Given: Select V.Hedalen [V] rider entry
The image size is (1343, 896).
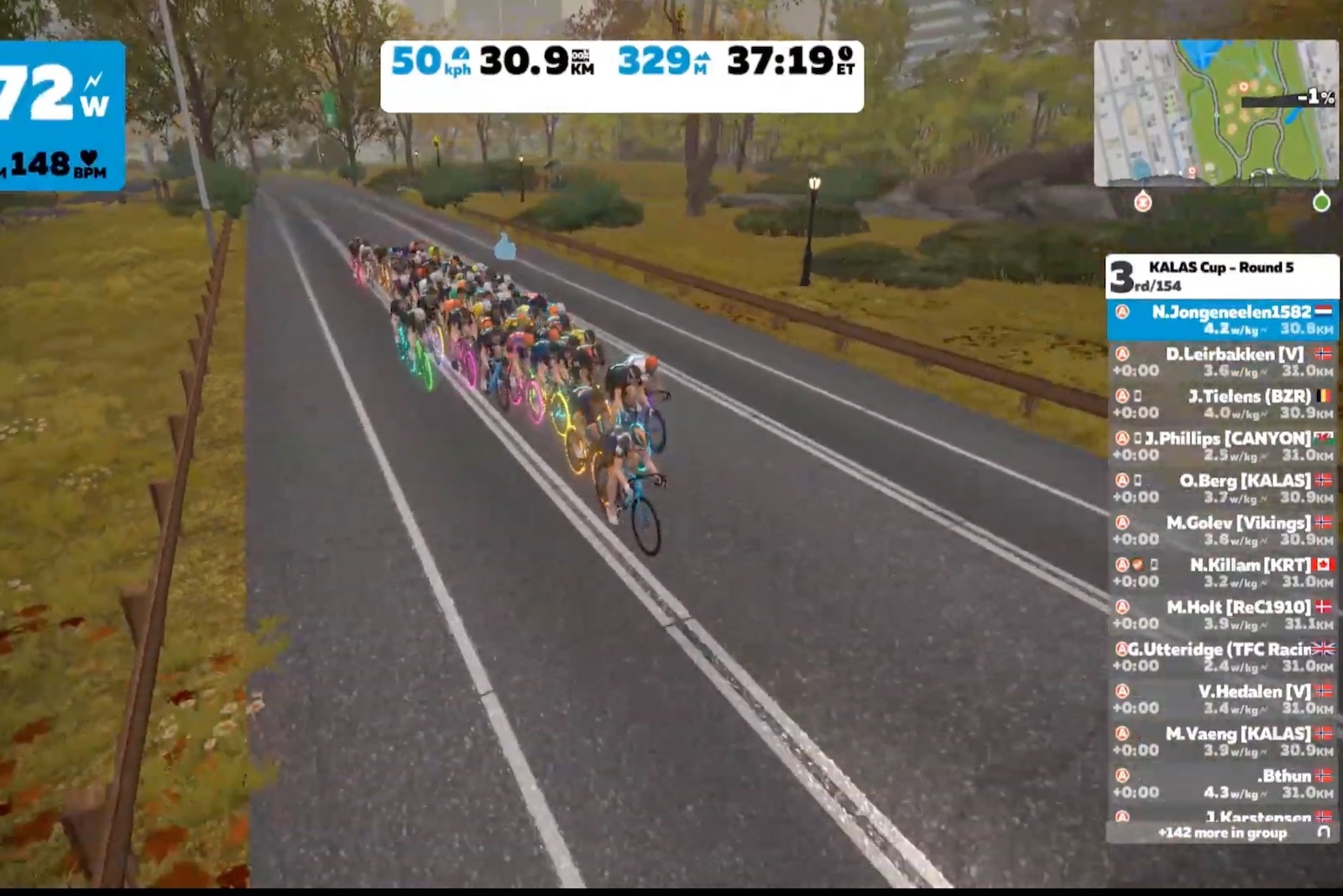Looking at the screenshot, I should point(1222,699).
